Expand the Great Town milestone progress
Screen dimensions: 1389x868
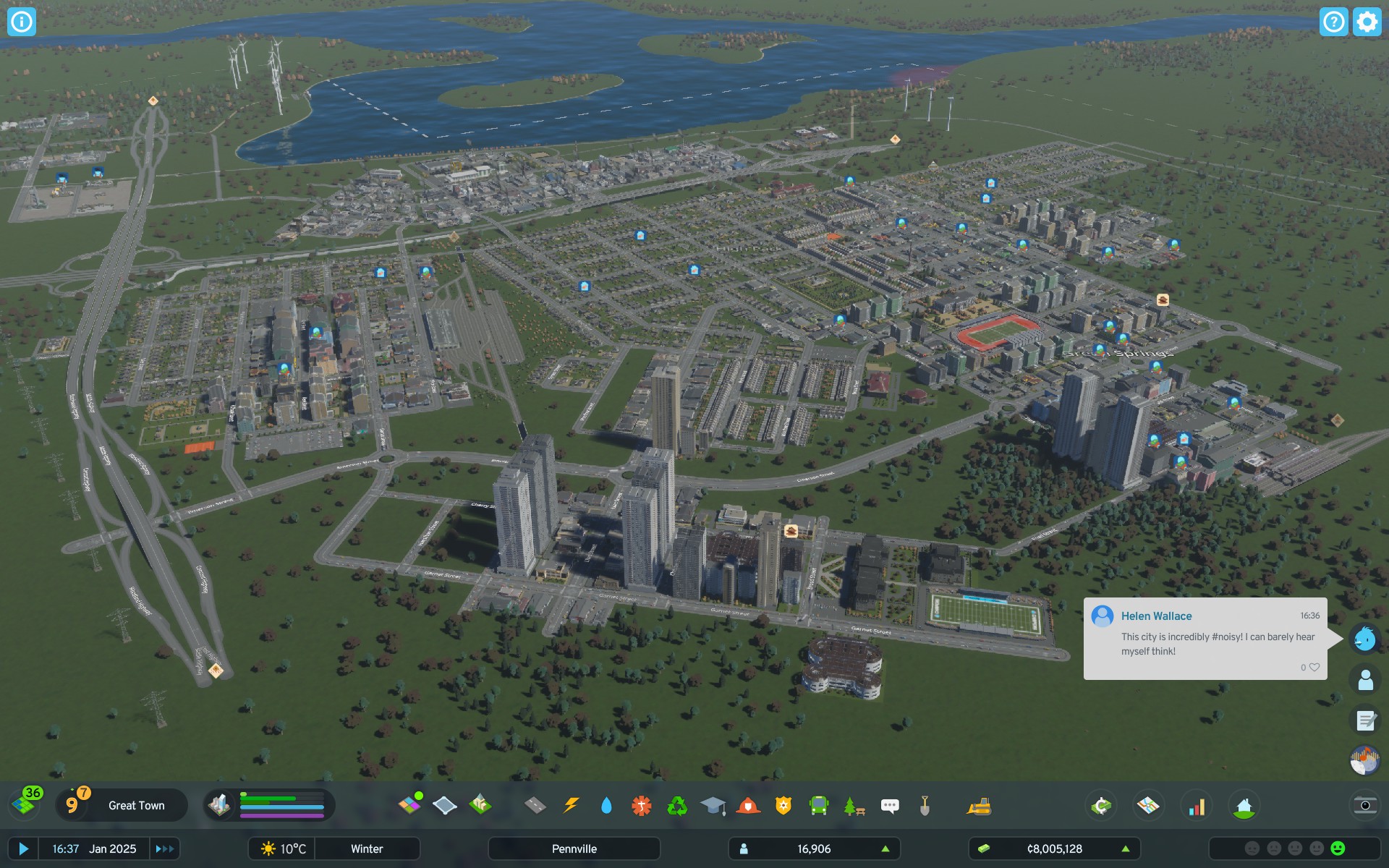[135, 805]
